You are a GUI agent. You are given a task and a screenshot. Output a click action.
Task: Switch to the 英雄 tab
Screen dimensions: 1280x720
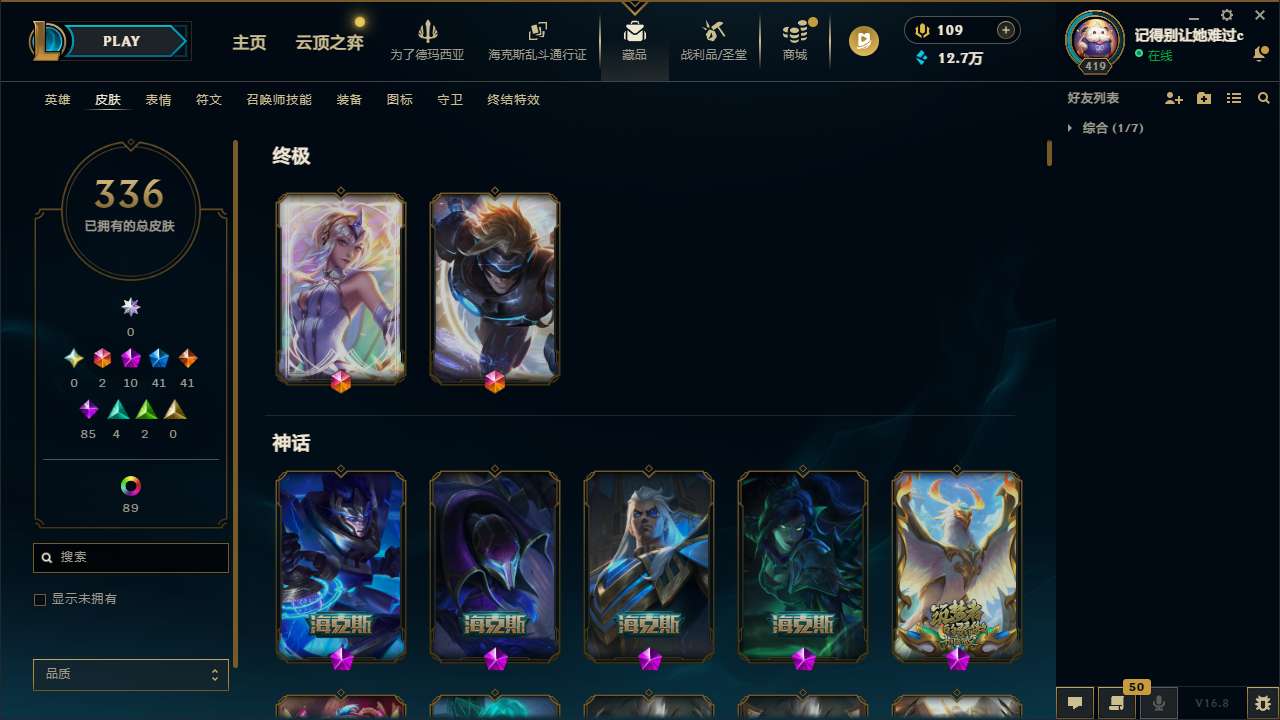pos(57,100)
